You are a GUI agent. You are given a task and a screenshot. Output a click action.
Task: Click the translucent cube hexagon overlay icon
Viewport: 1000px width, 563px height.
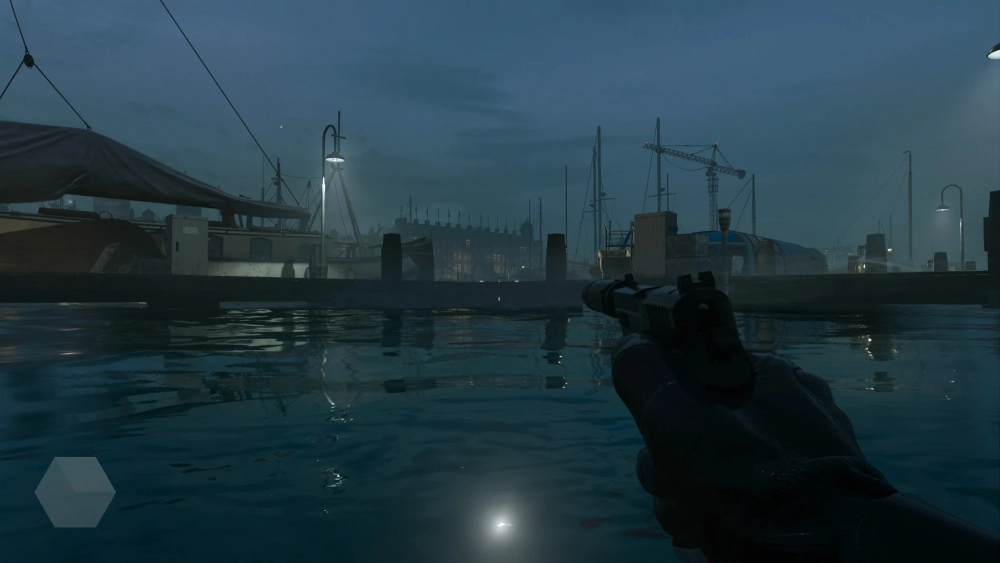click(75, 492)
